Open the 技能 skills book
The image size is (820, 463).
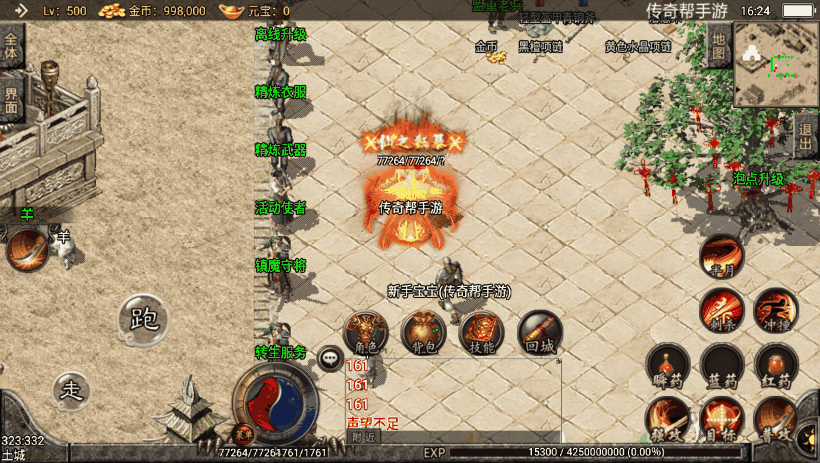pos(481,332)
